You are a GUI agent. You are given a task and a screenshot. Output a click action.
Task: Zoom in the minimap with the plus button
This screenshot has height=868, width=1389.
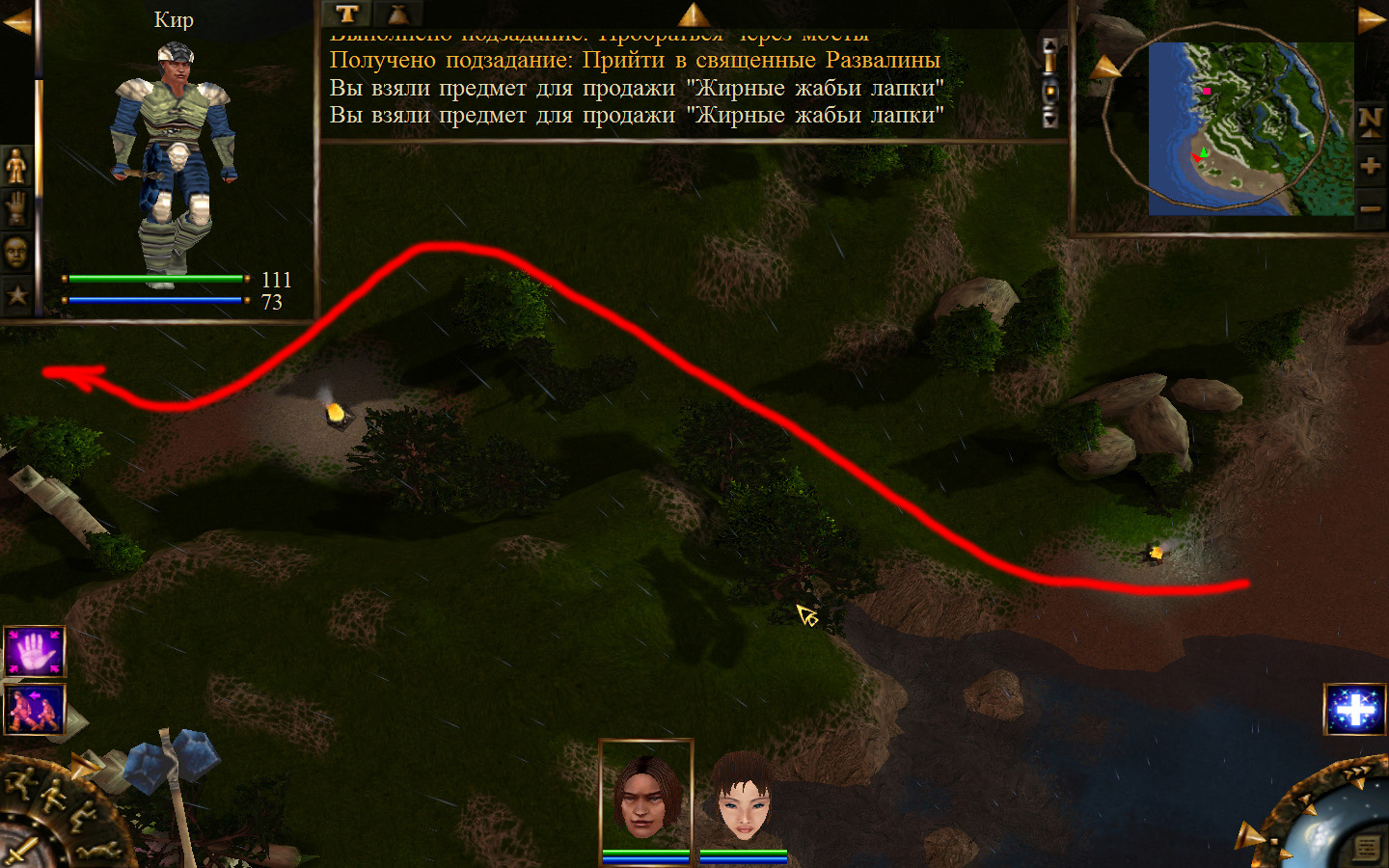tap(1370, 166)
